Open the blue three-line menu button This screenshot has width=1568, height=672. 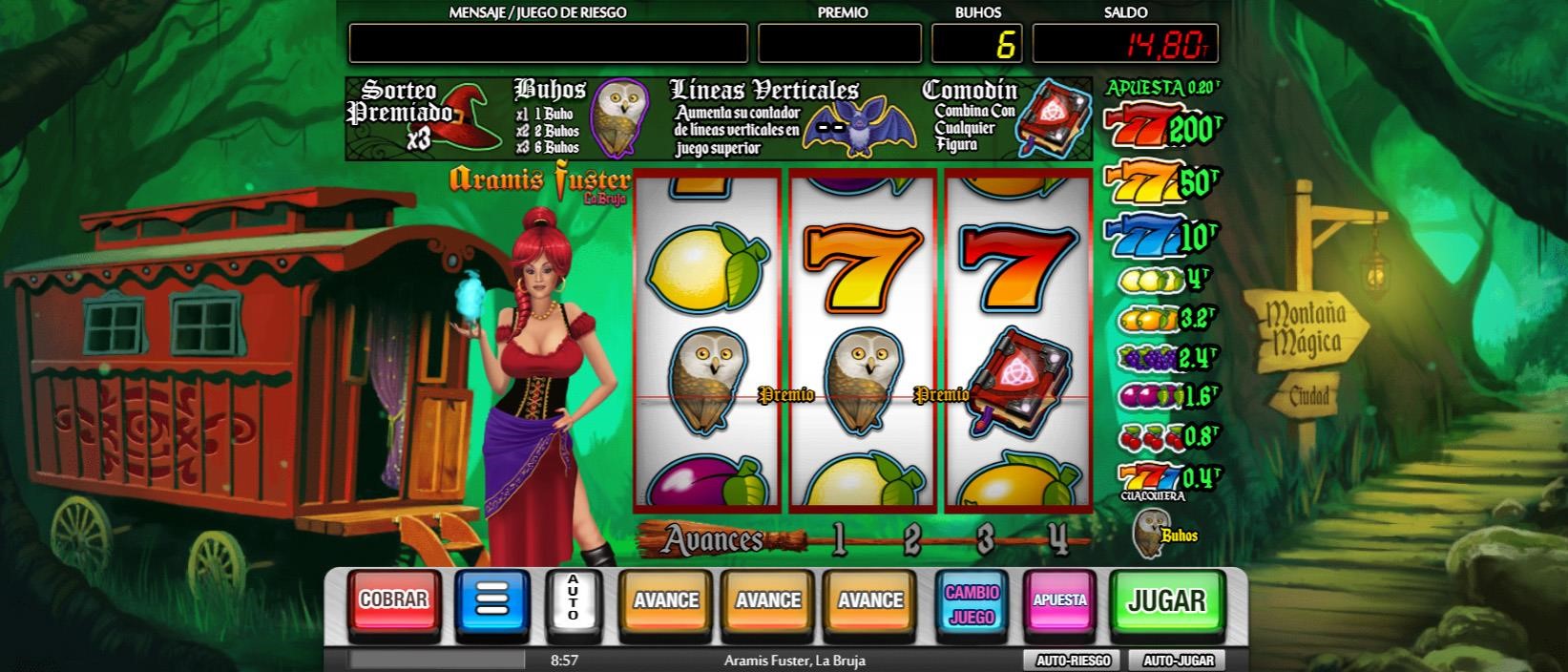tap(492, 602)
